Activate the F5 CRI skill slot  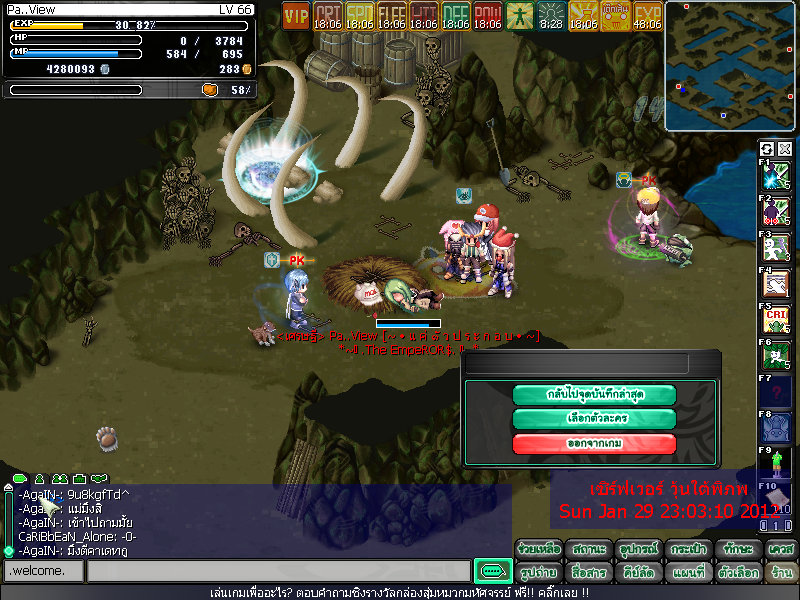(x=776, y=319)
